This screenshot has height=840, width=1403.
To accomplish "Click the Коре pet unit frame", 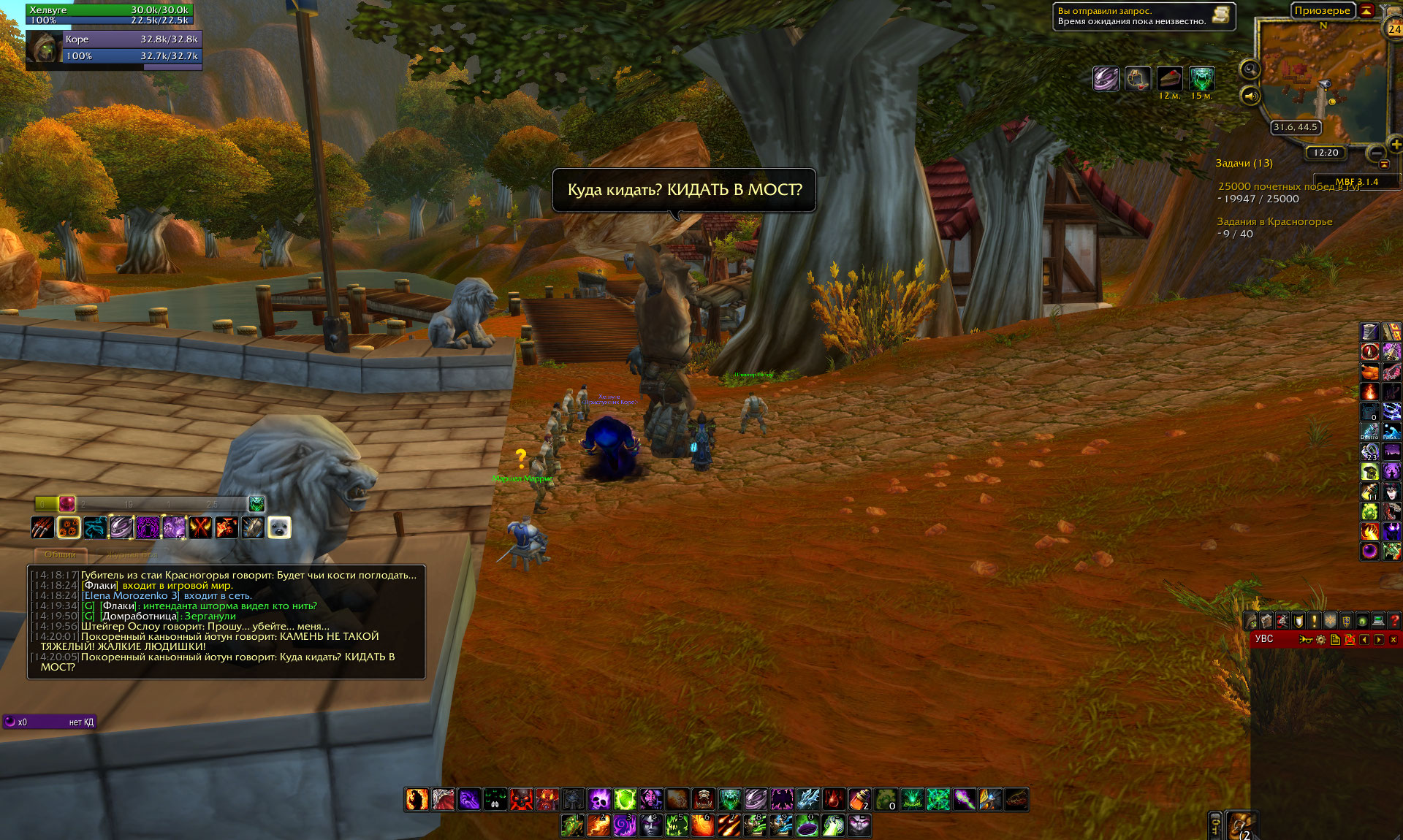I will 132,47.
